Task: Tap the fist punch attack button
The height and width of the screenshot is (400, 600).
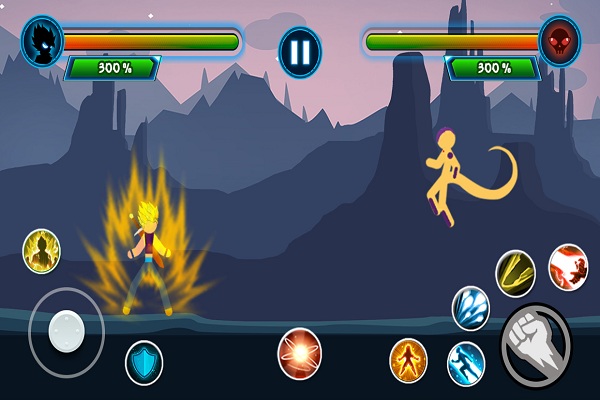Action: click(x=535, y=346)
